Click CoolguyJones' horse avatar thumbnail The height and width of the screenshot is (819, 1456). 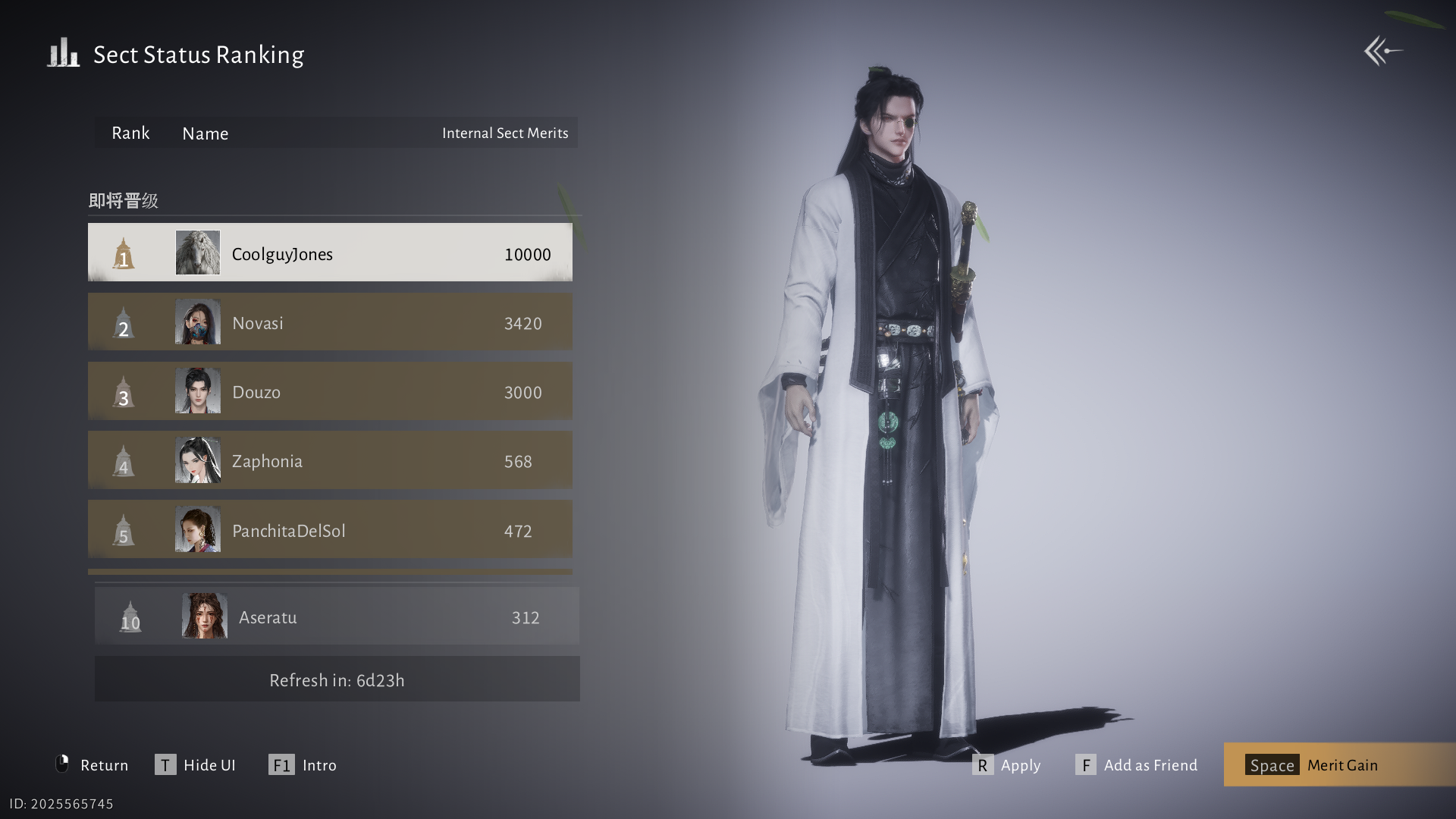click(198, 253)
